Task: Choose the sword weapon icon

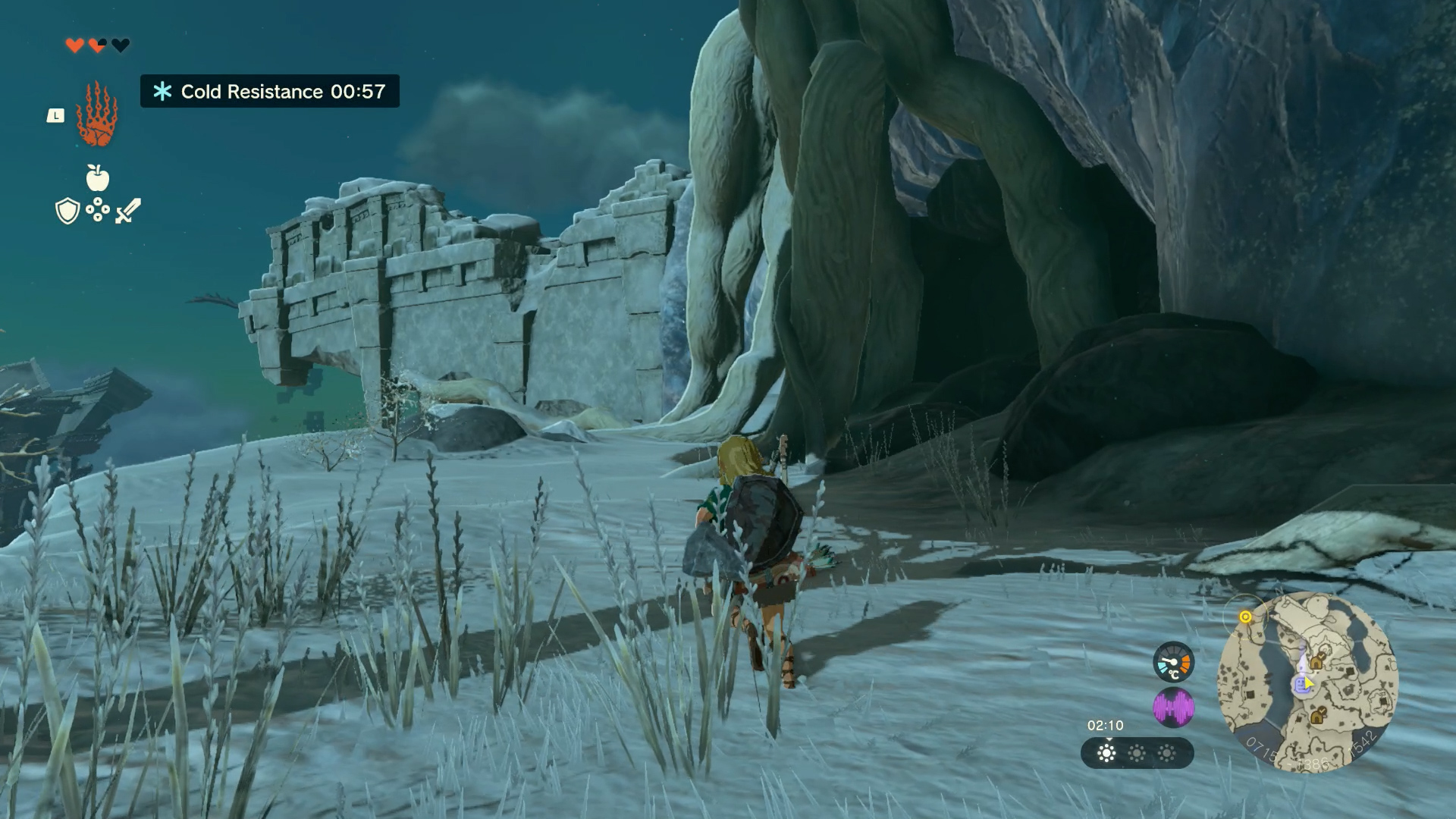Action: click(x=128, y=210)
